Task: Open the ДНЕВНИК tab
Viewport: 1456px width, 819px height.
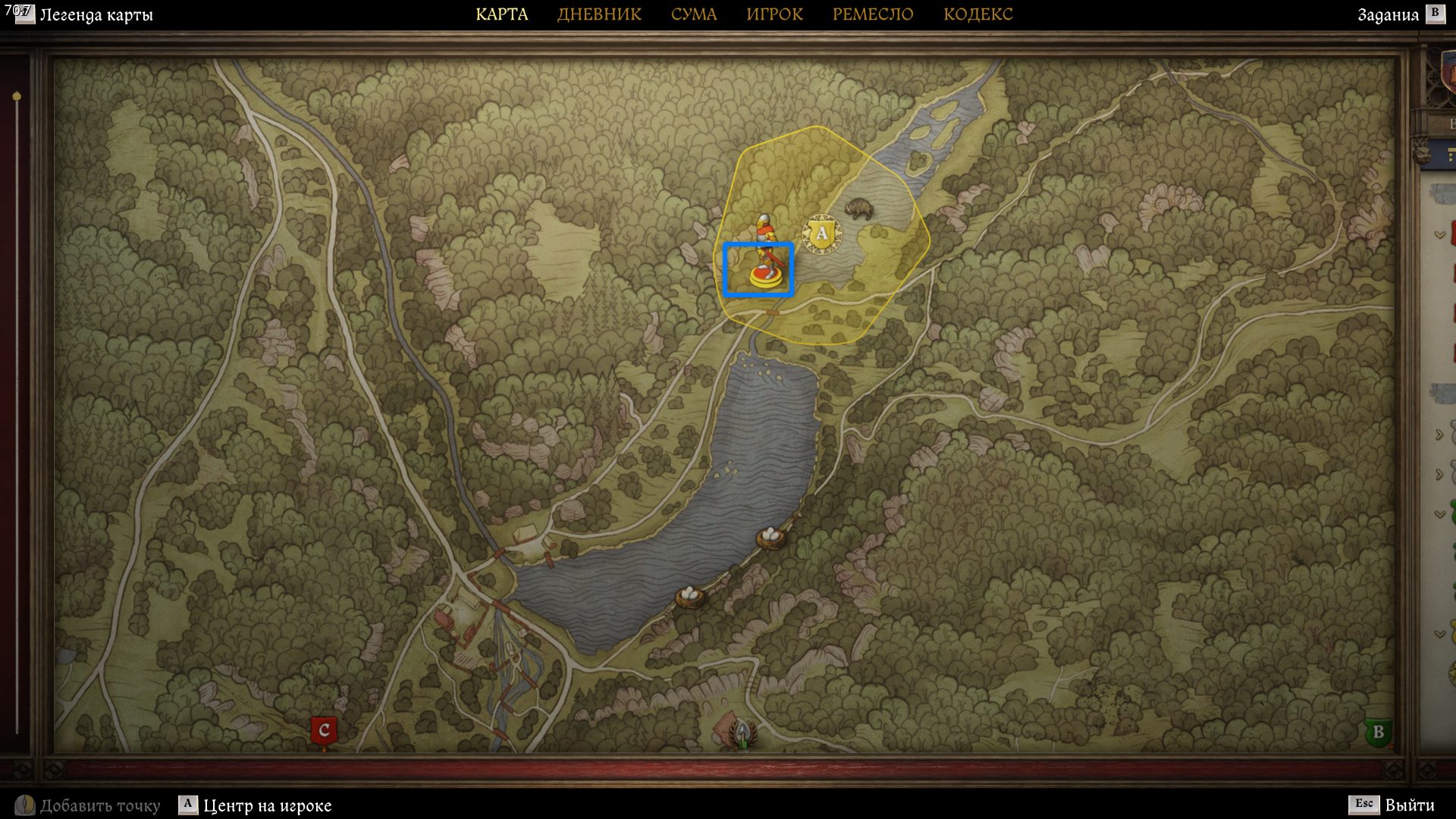Action: pos(599,14)
